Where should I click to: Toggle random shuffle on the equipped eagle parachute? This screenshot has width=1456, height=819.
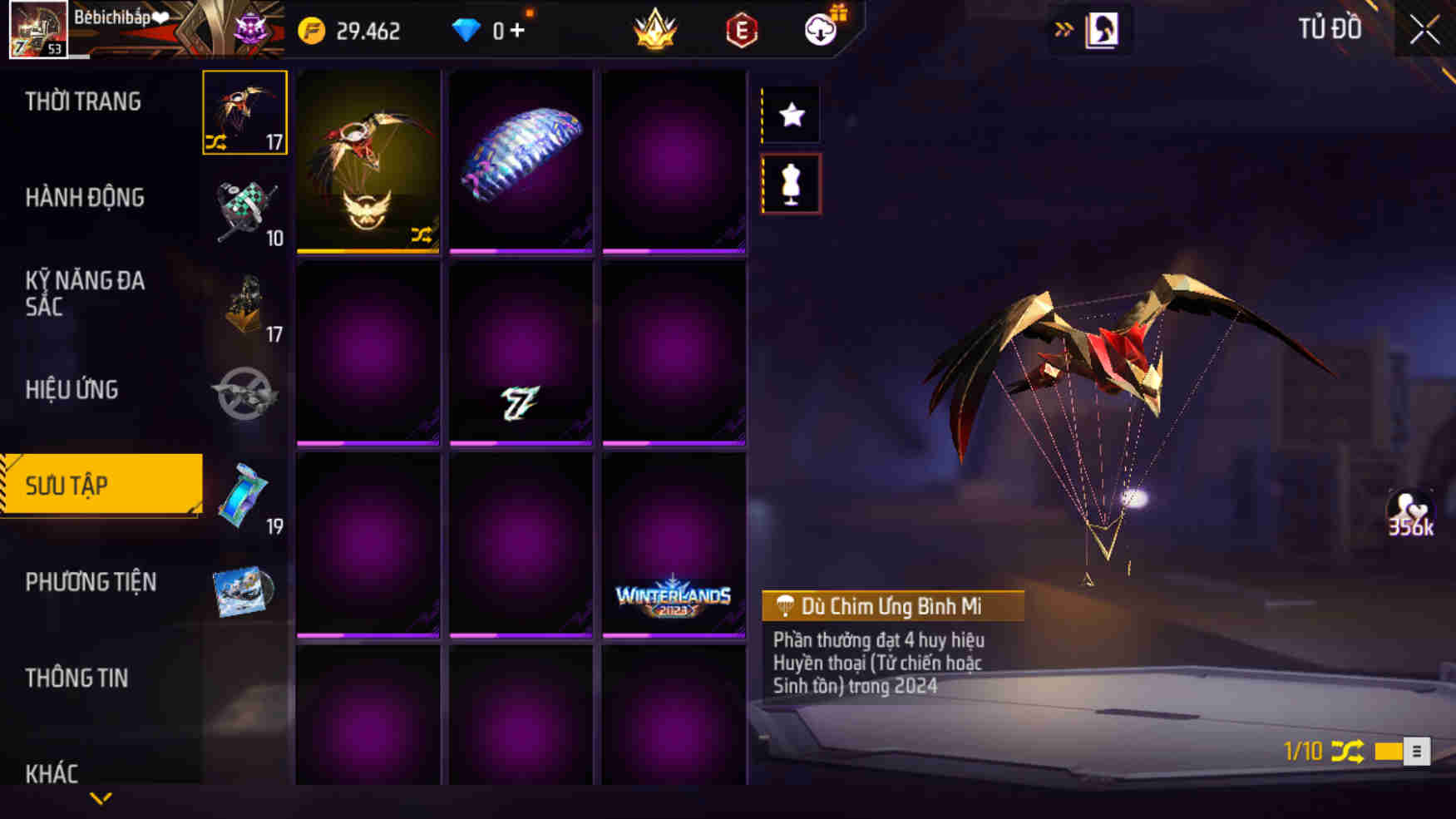[x=421, y=235]
